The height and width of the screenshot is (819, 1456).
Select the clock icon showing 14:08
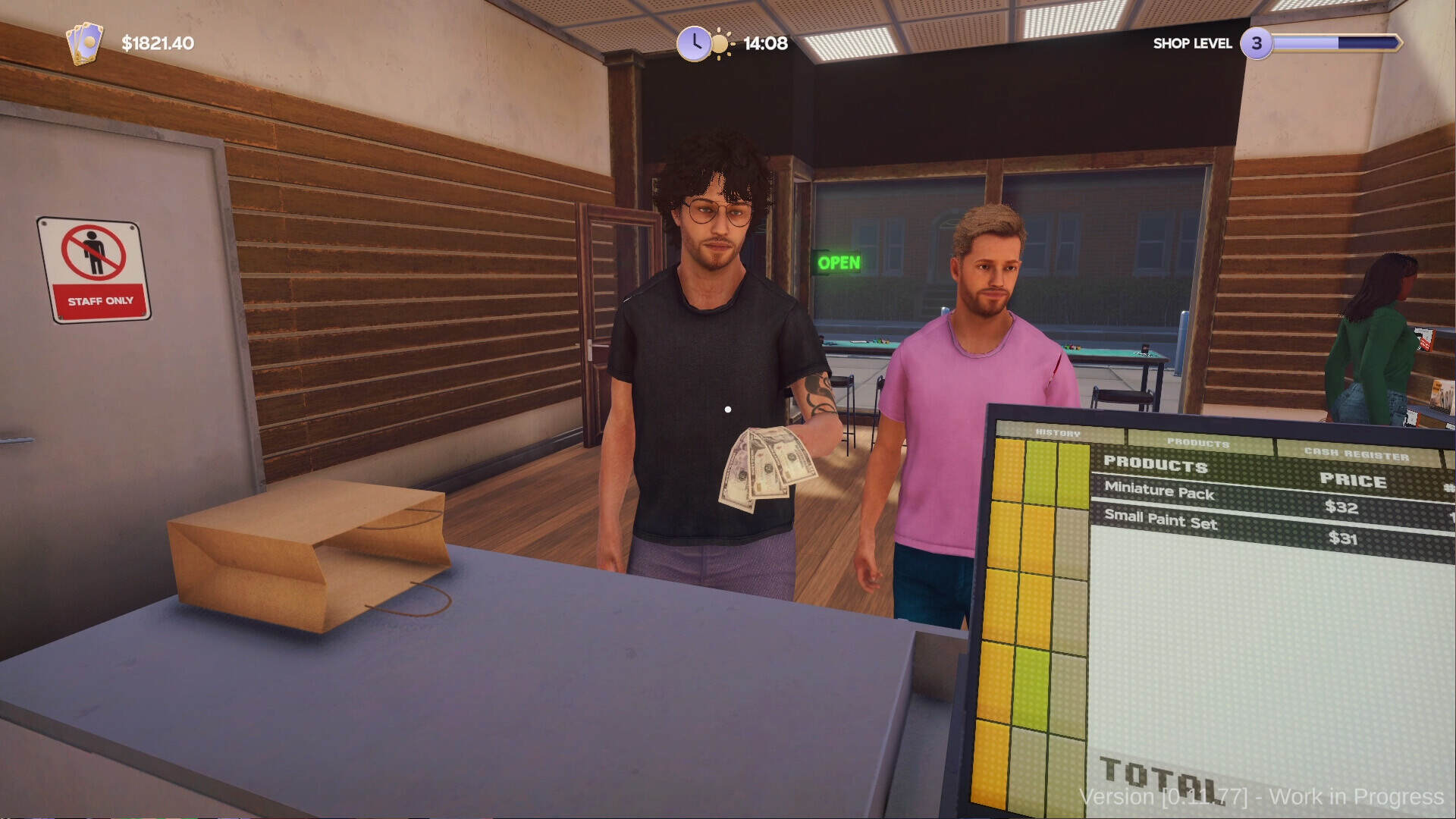[695, 43]
